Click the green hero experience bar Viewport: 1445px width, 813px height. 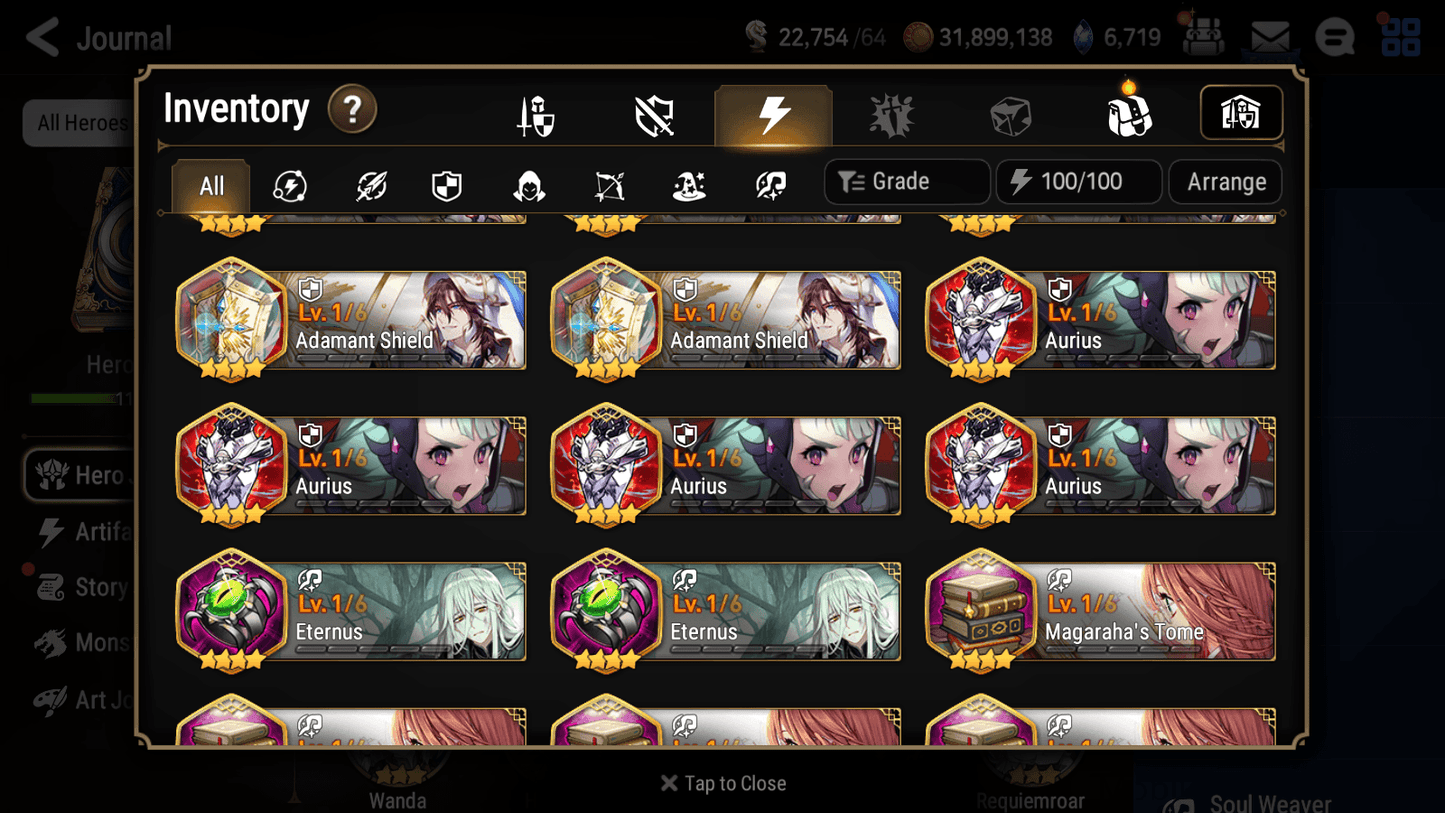[x=75, y=398]
